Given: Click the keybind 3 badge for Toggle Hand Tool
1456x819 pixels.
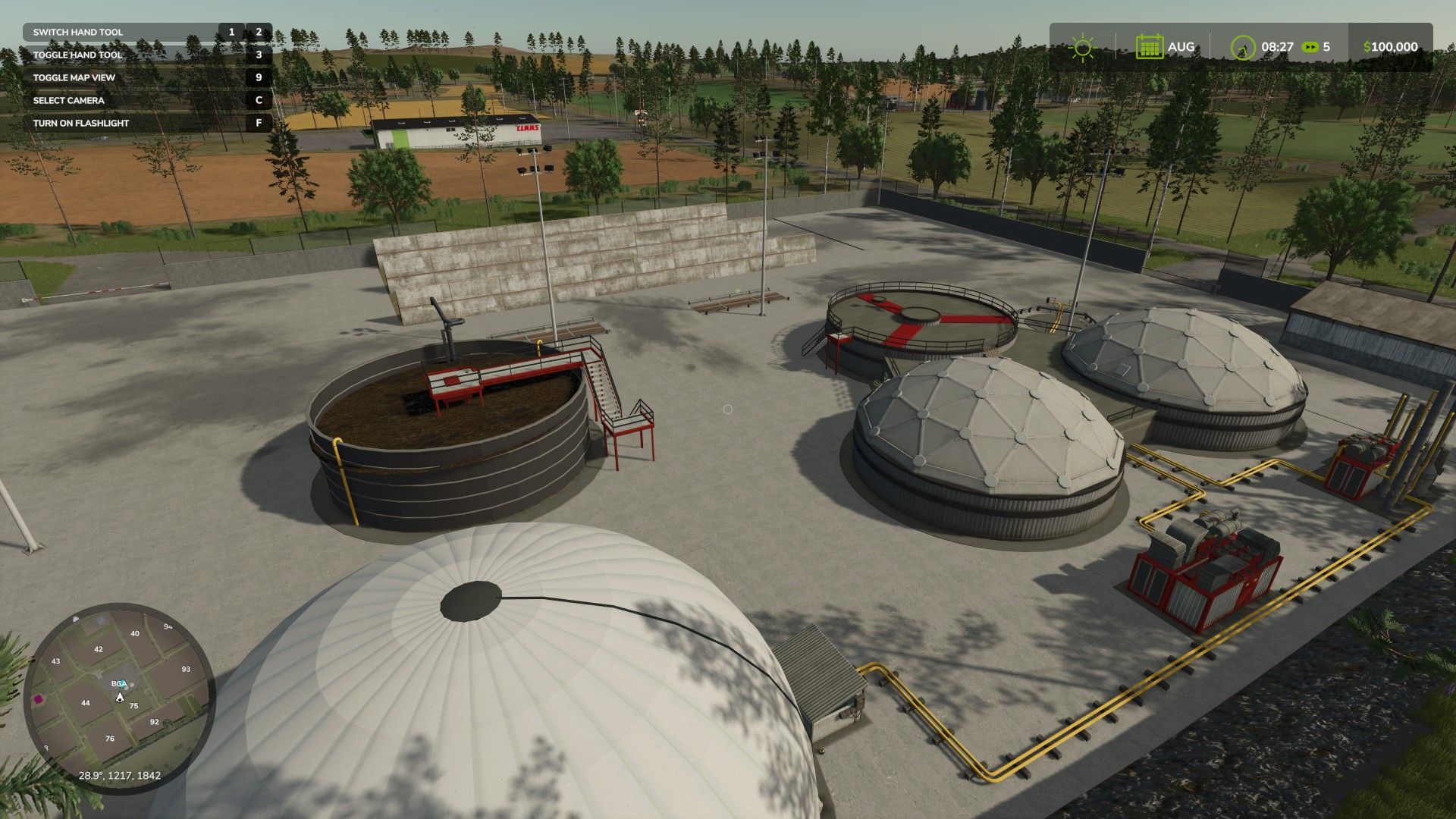Looking at the screenshot, I should click(258, 55).
